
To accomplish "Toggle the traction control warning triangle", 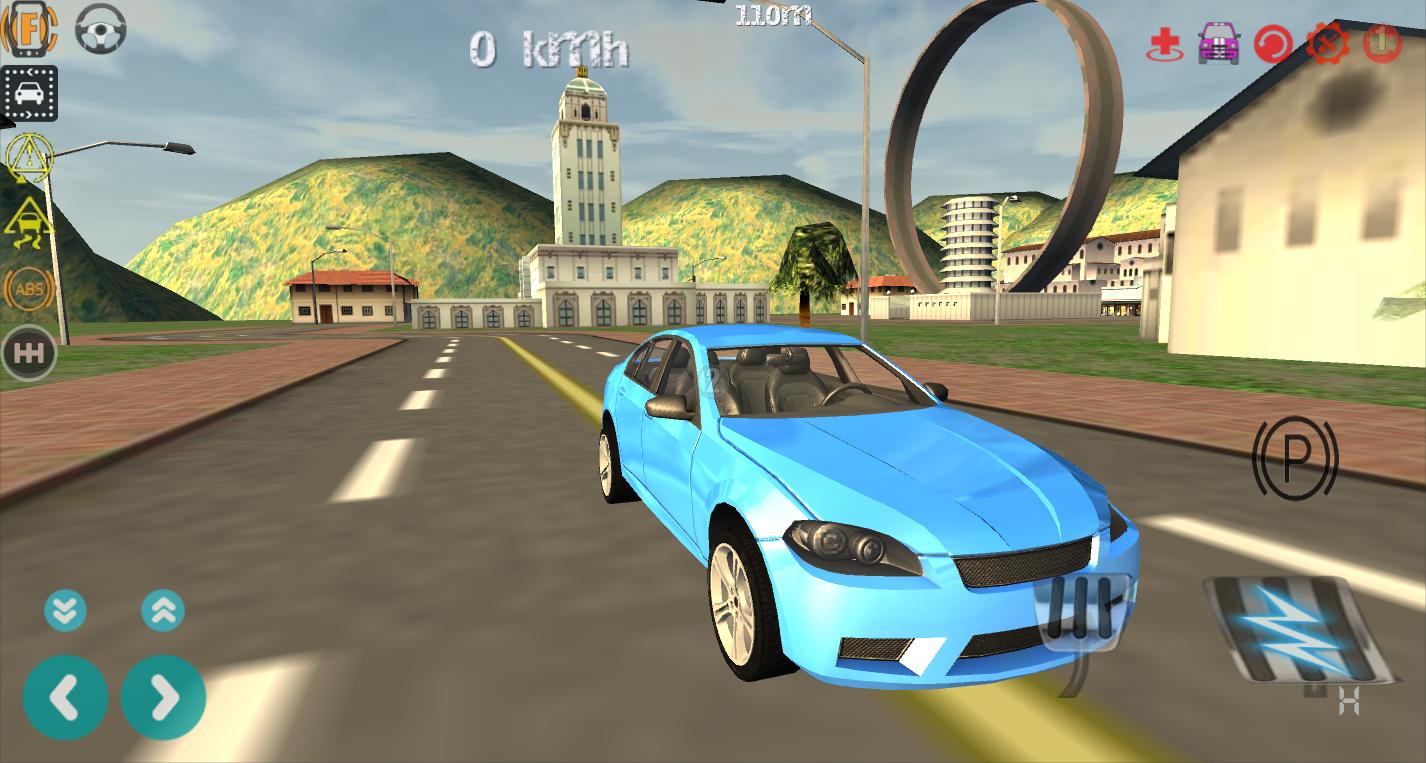I will [x=30, y=157].
